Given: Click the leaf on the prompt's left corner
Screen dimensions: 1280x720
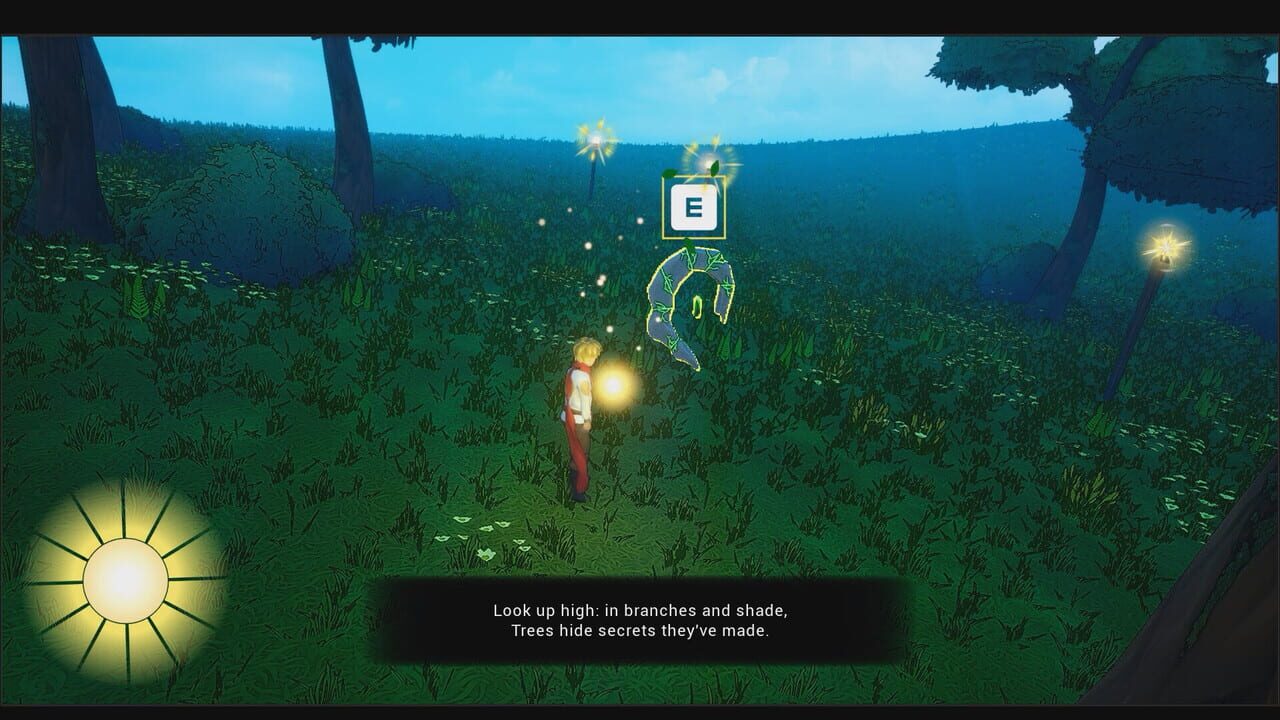Looking at the screenshot, I should tap(668, 172).
